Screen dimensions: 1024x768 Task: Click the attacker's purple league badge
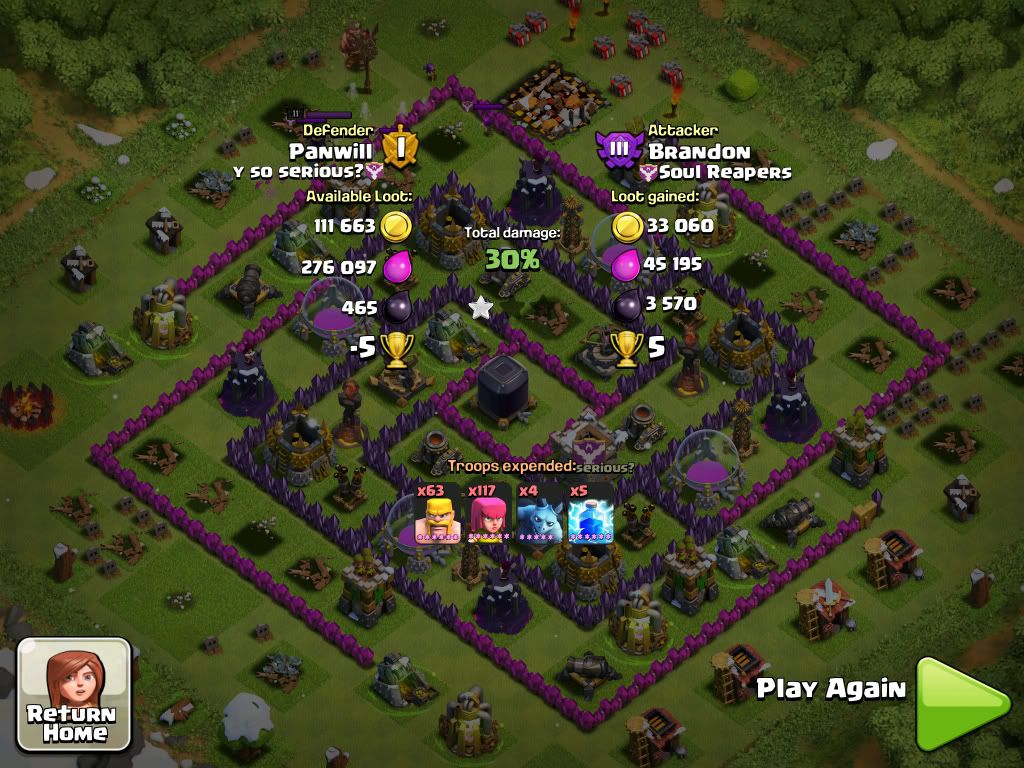point(619,149)
